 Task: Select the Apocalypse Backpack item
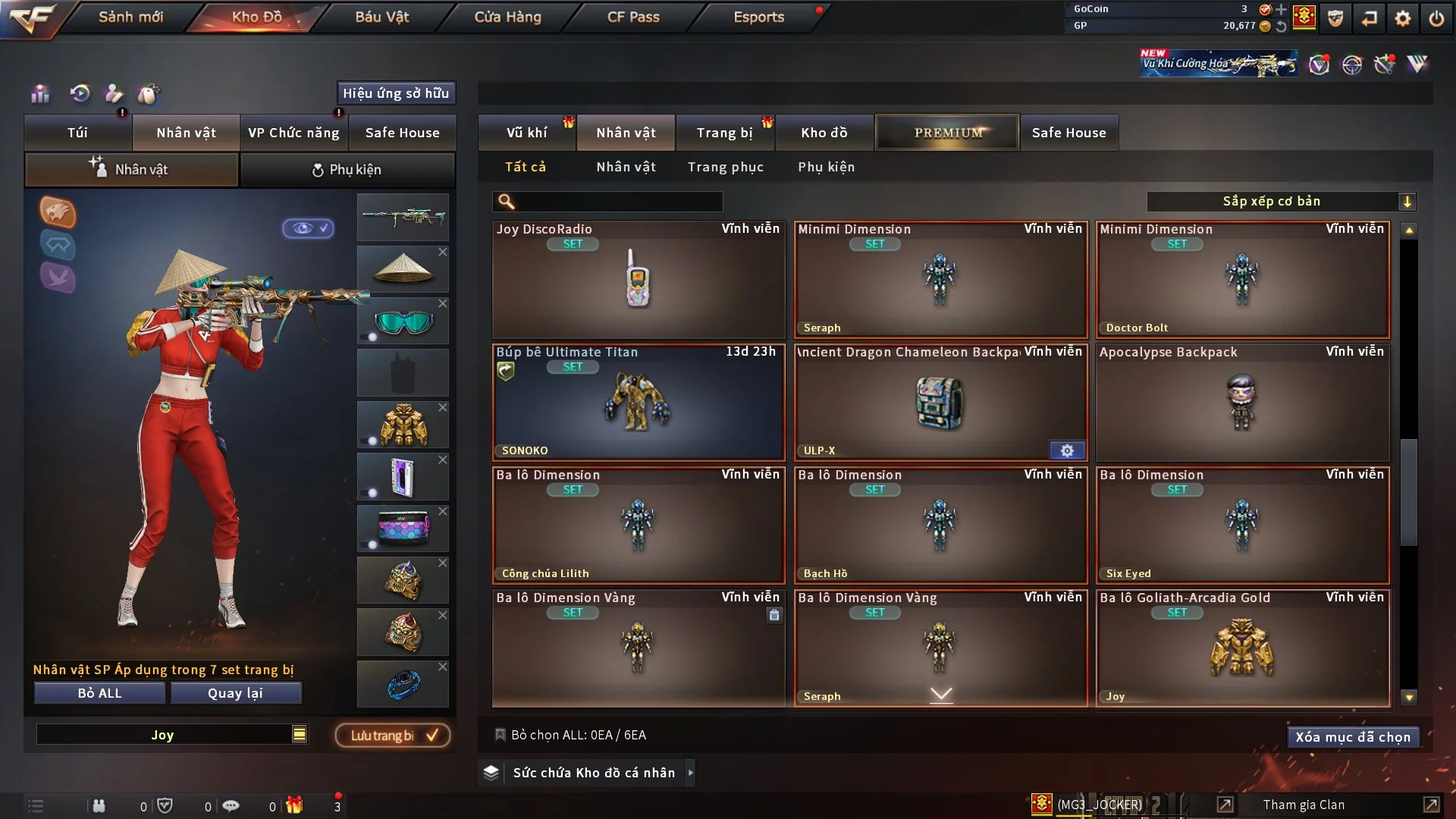pos(1242,402)
